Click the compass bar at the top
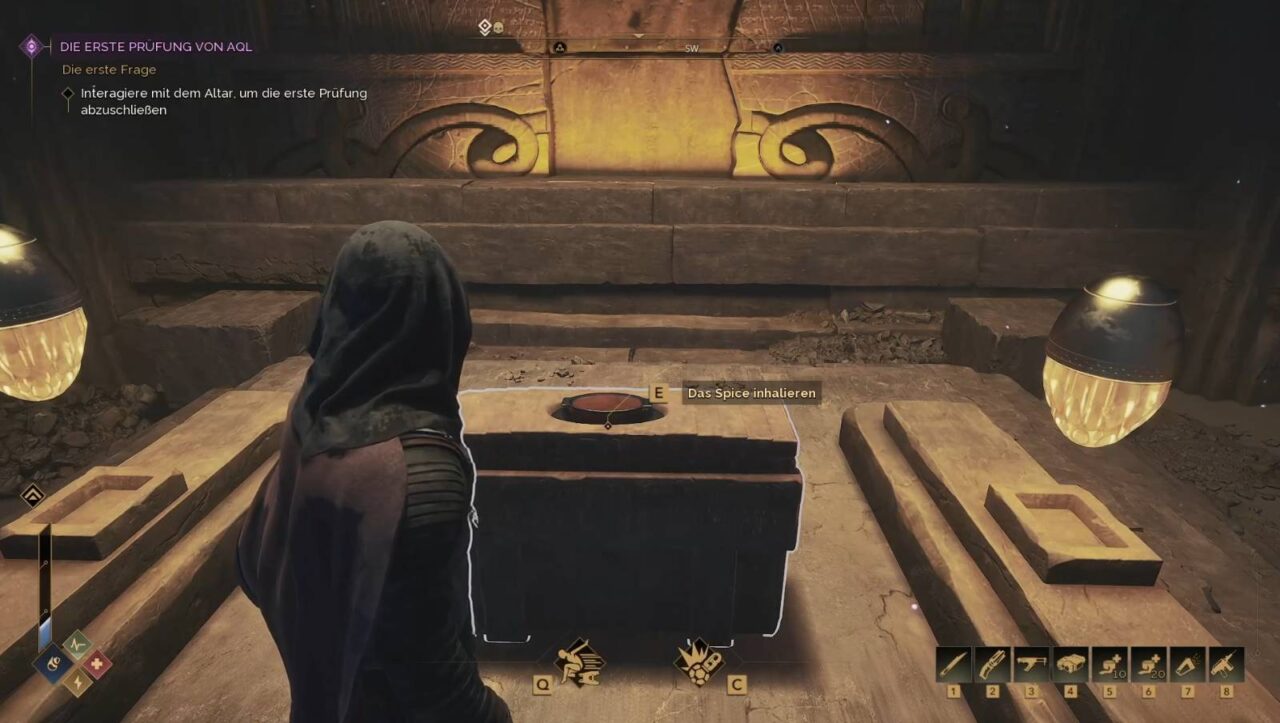This screenshot has height=723, width=1280. pos(640,47)
